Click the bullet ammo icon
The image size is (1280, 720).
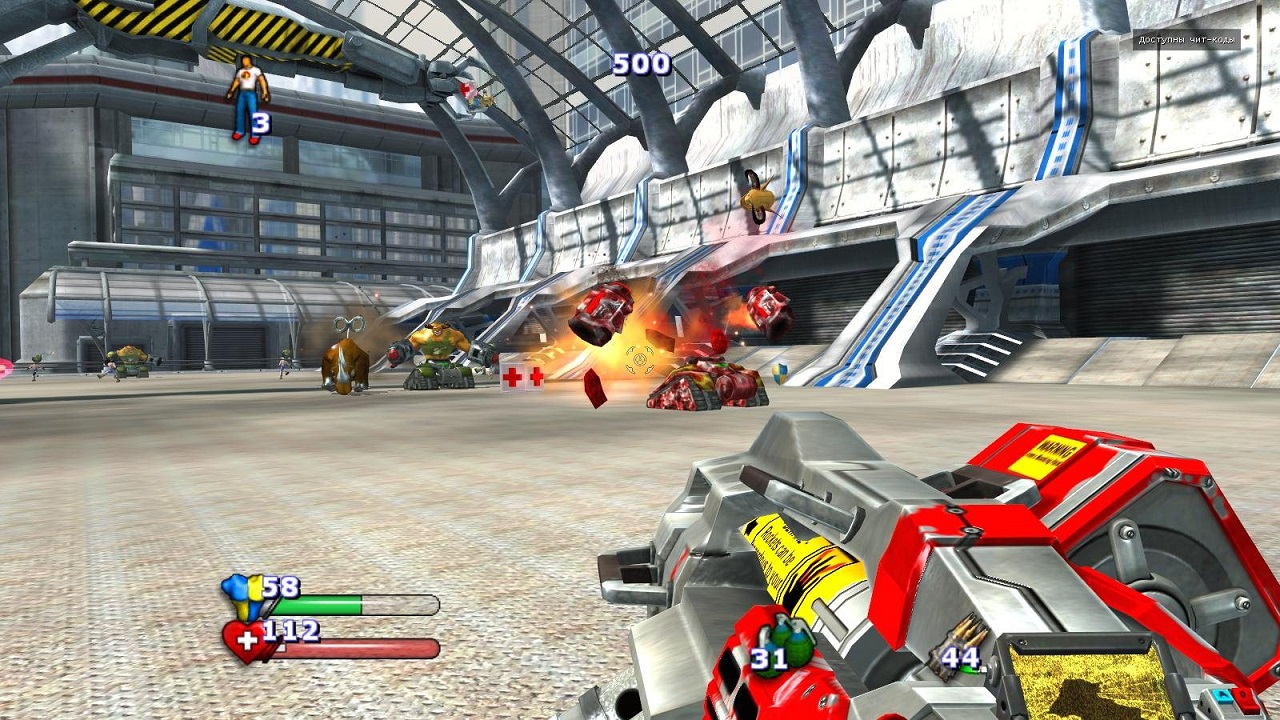(966, 635)
